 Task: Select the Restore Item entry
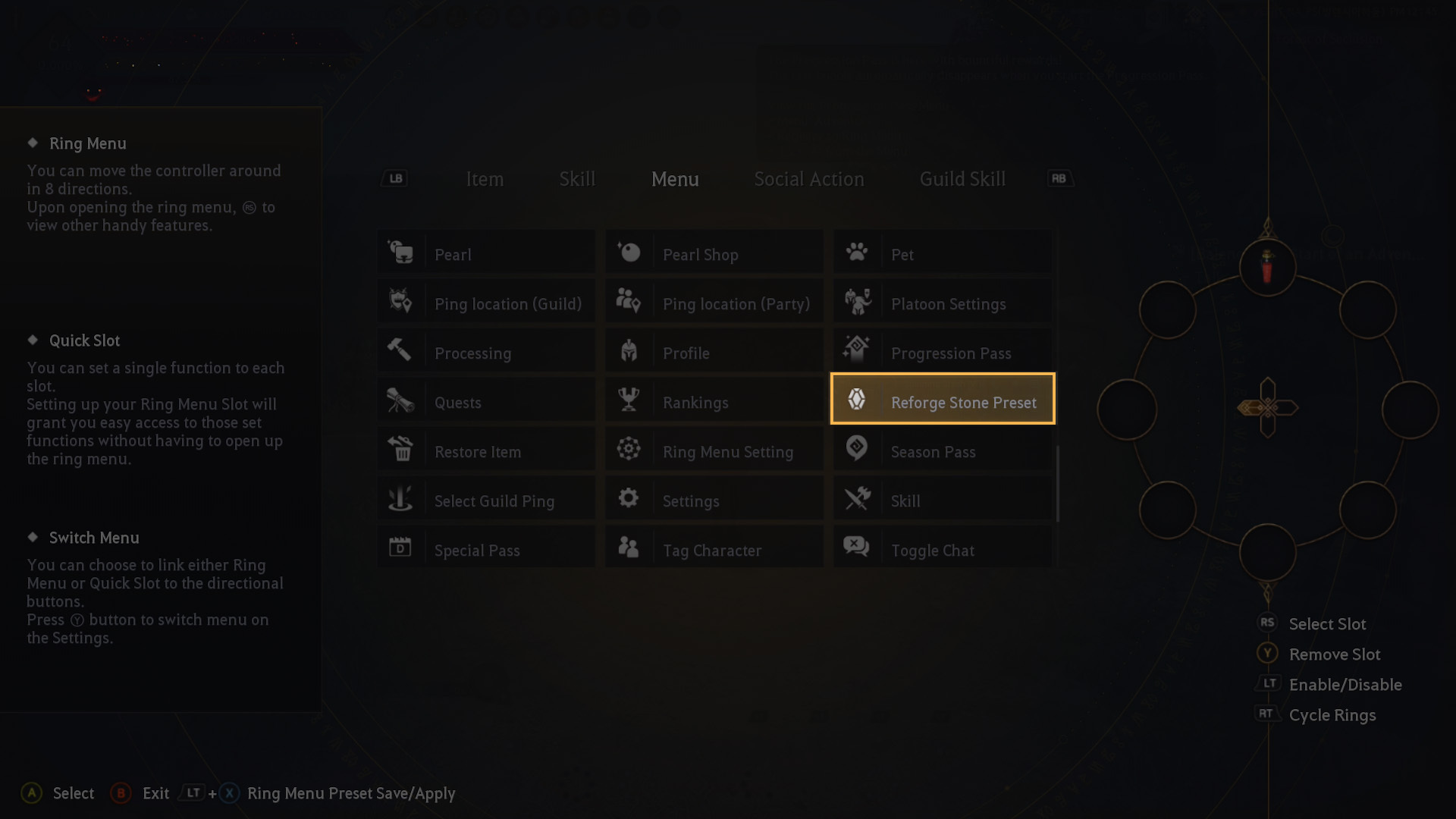tap(485, 451)
